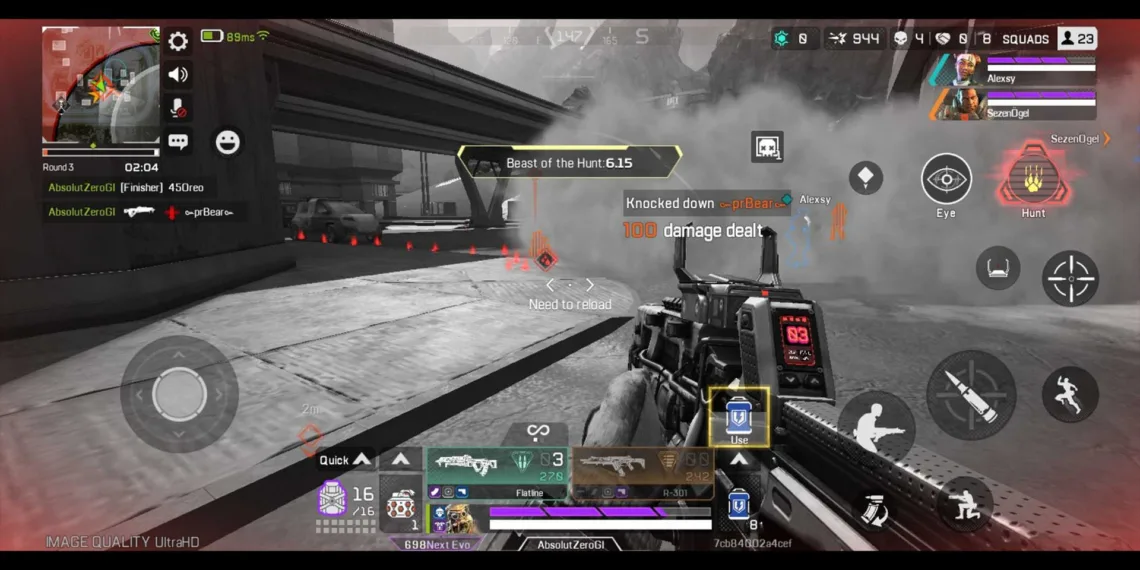
Task: Activate the Eye tactical ability
Action: coord(946,180)
